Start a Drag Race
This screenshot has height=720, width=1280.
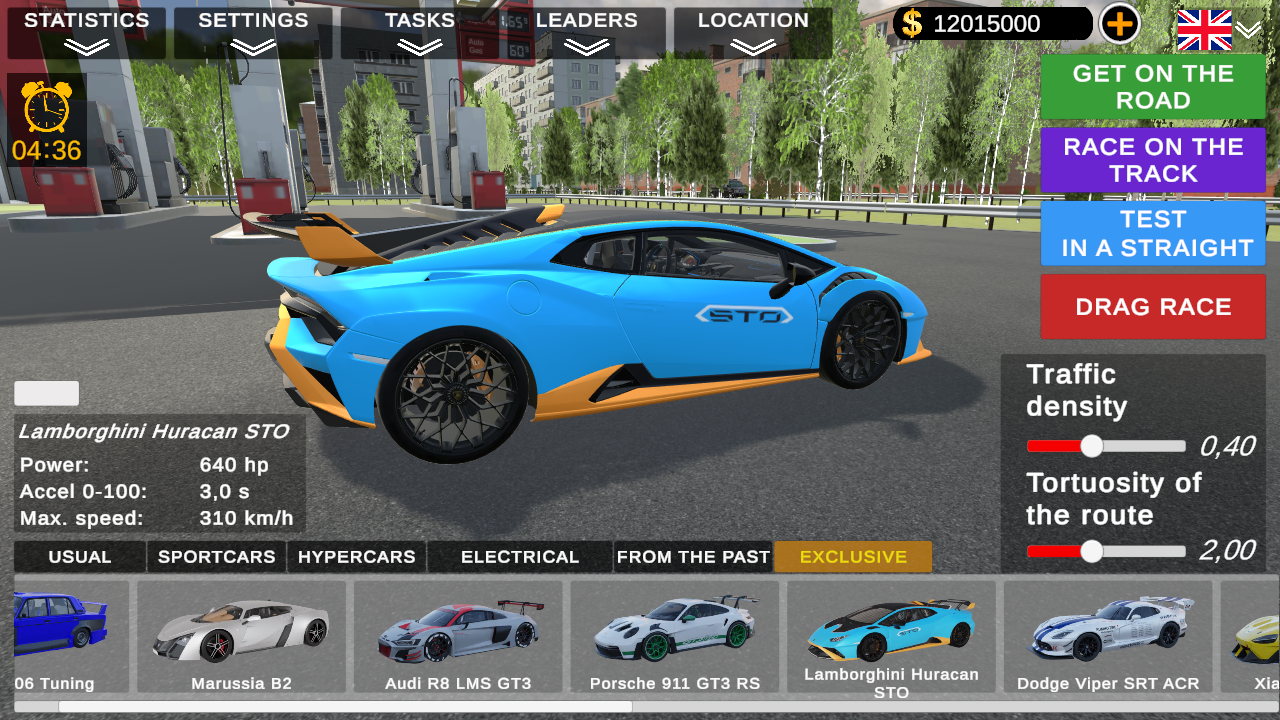[1152, 306]
